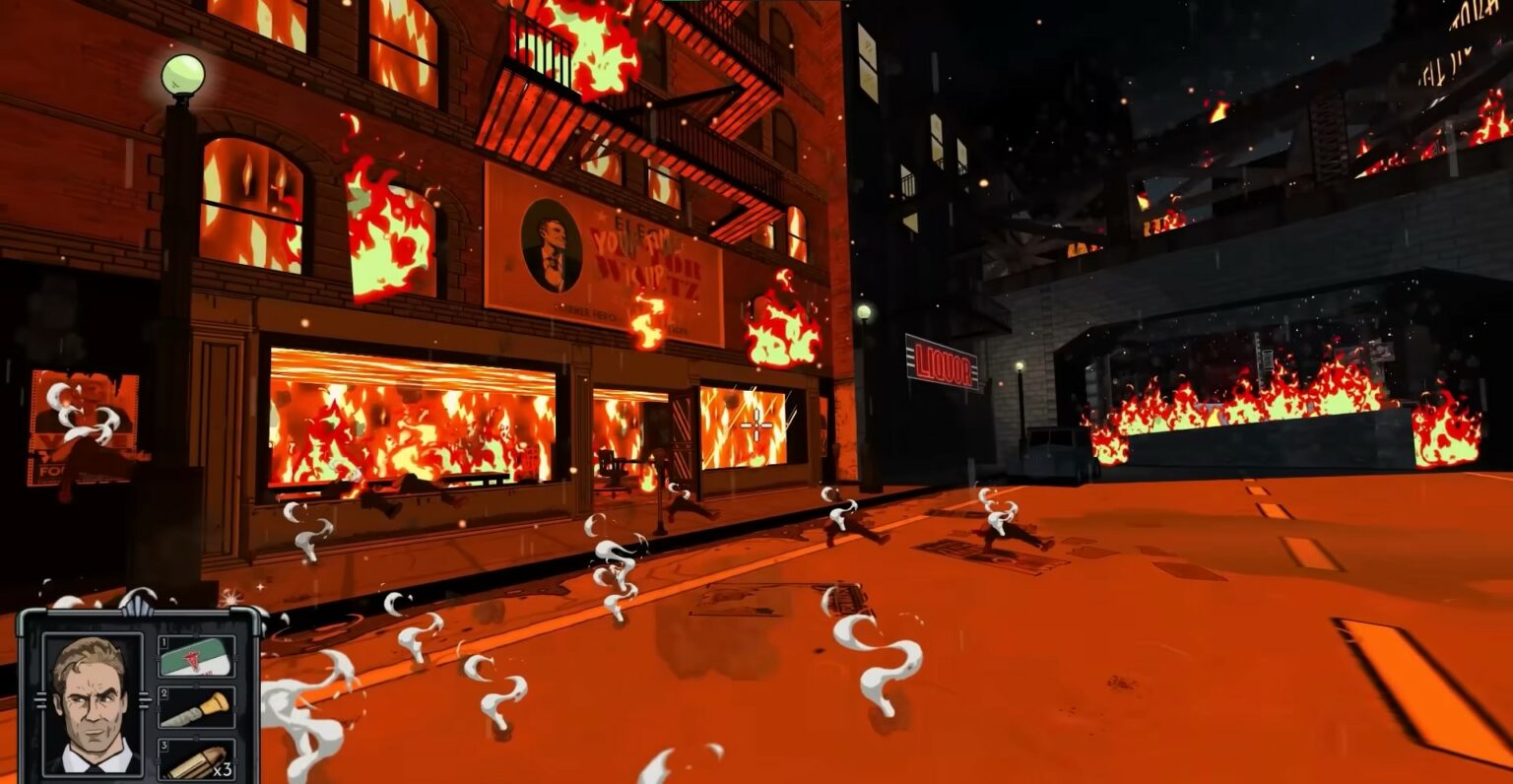Select the knife in inventory slot 2
Image resolution: width=1513 pixels, height=784 pixels.
pyautogui.click(x=197, y=709)
